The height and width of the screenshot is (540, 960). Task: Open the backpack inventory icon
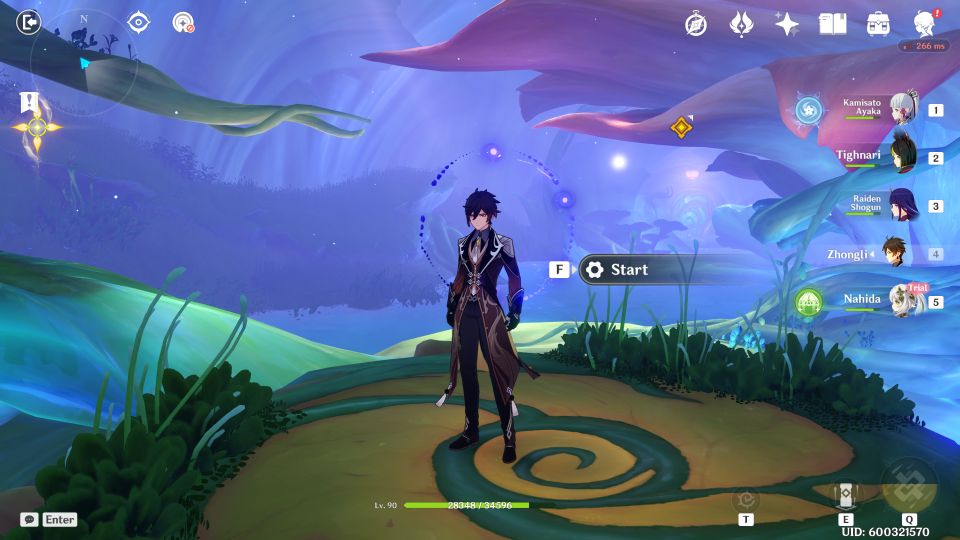point(878,24)
